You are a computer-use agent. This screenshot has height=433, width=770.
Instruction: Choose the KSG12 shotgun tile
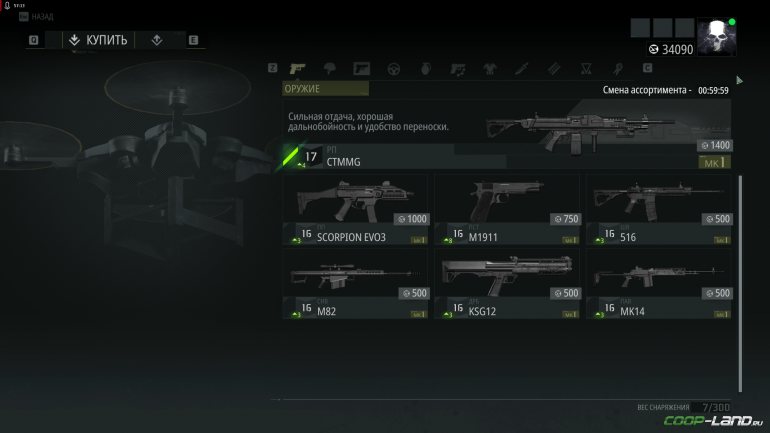coord(508,283)
